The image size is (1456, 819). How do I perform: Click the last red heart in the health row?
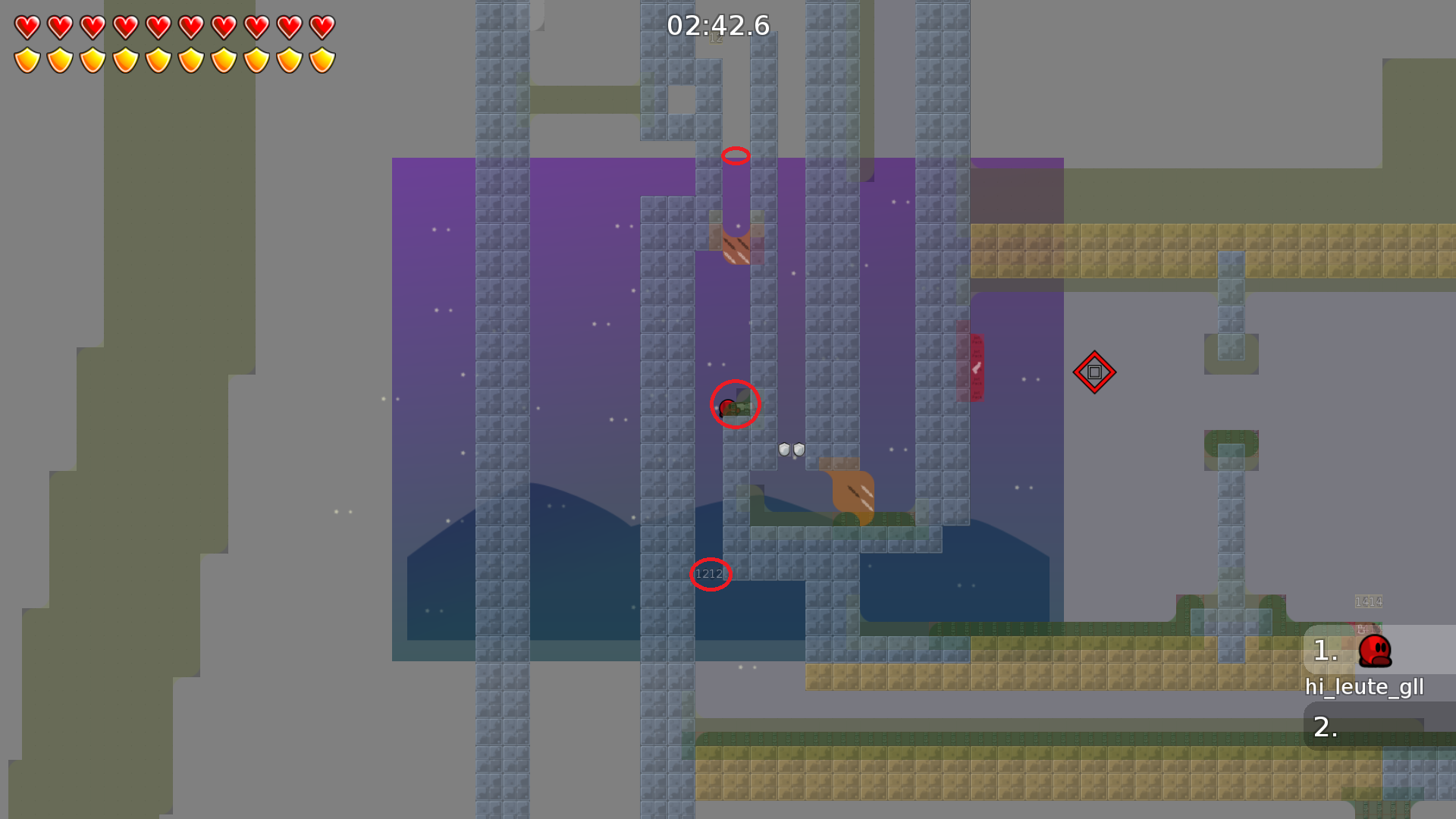(x=322, y=27)
